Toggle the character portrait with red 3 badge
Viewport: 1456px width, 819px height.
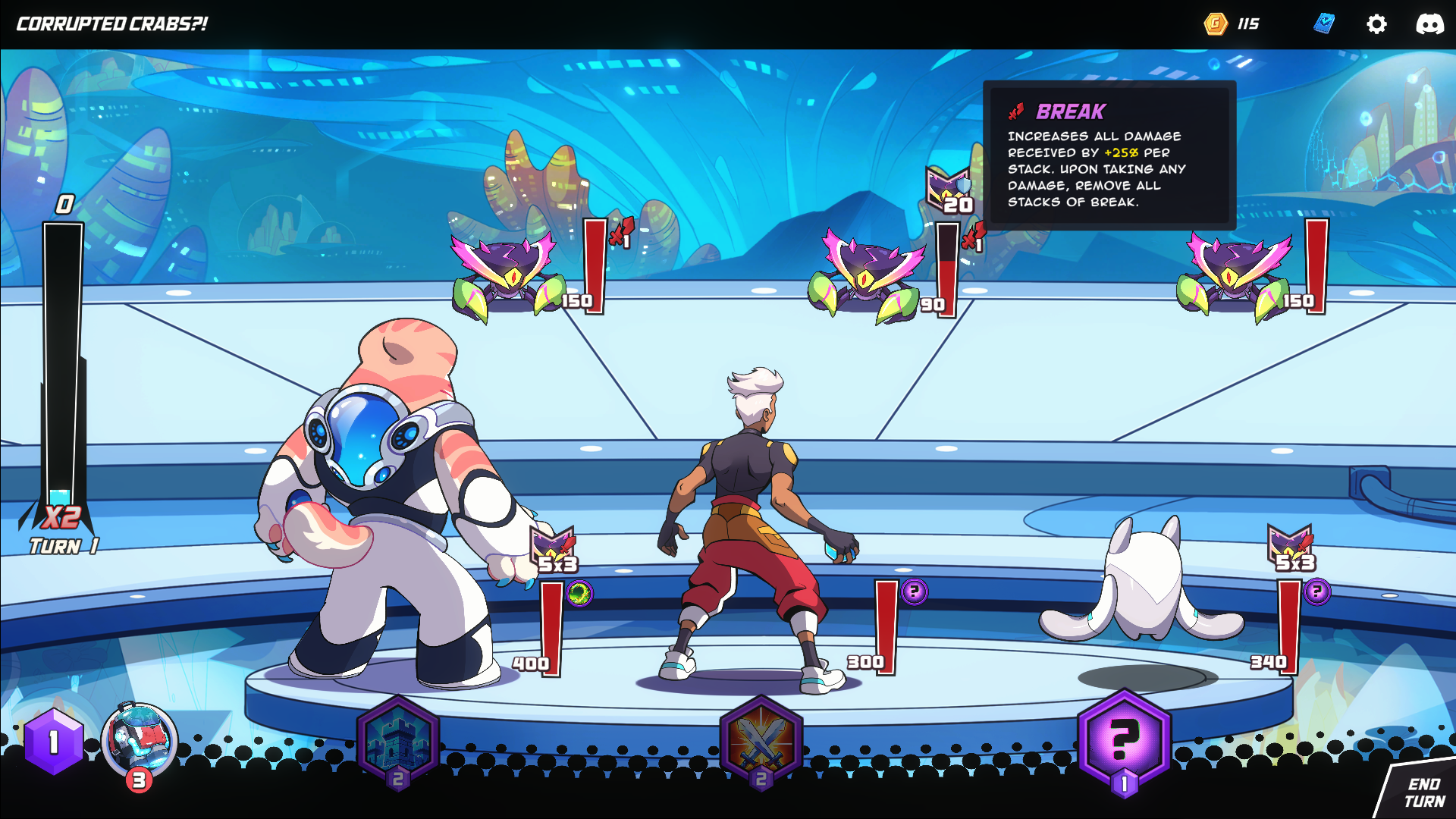(x=136, y=741)
